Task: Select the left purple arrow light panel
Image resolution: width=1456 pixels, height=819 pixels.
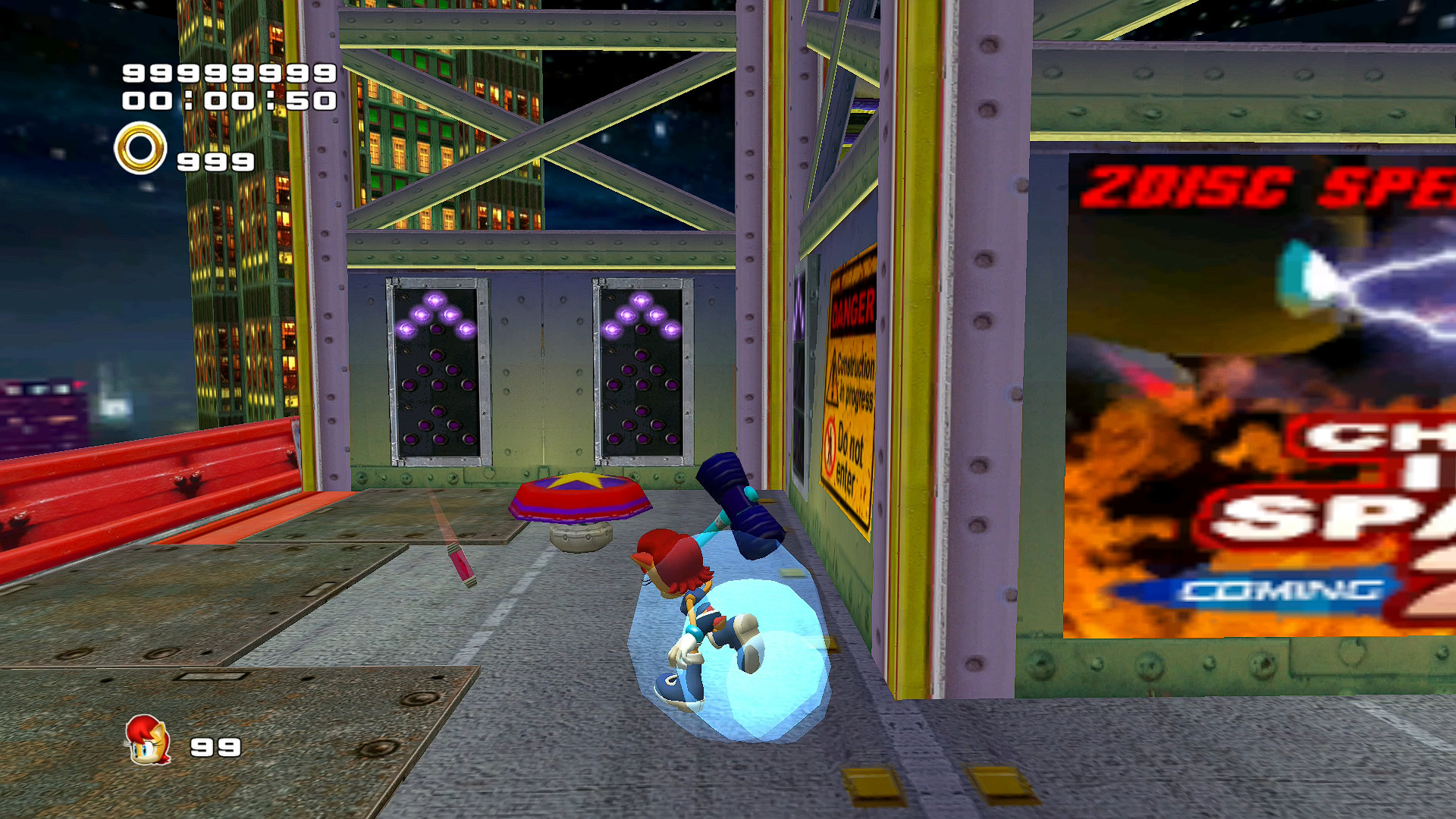Action: point(437,372)
